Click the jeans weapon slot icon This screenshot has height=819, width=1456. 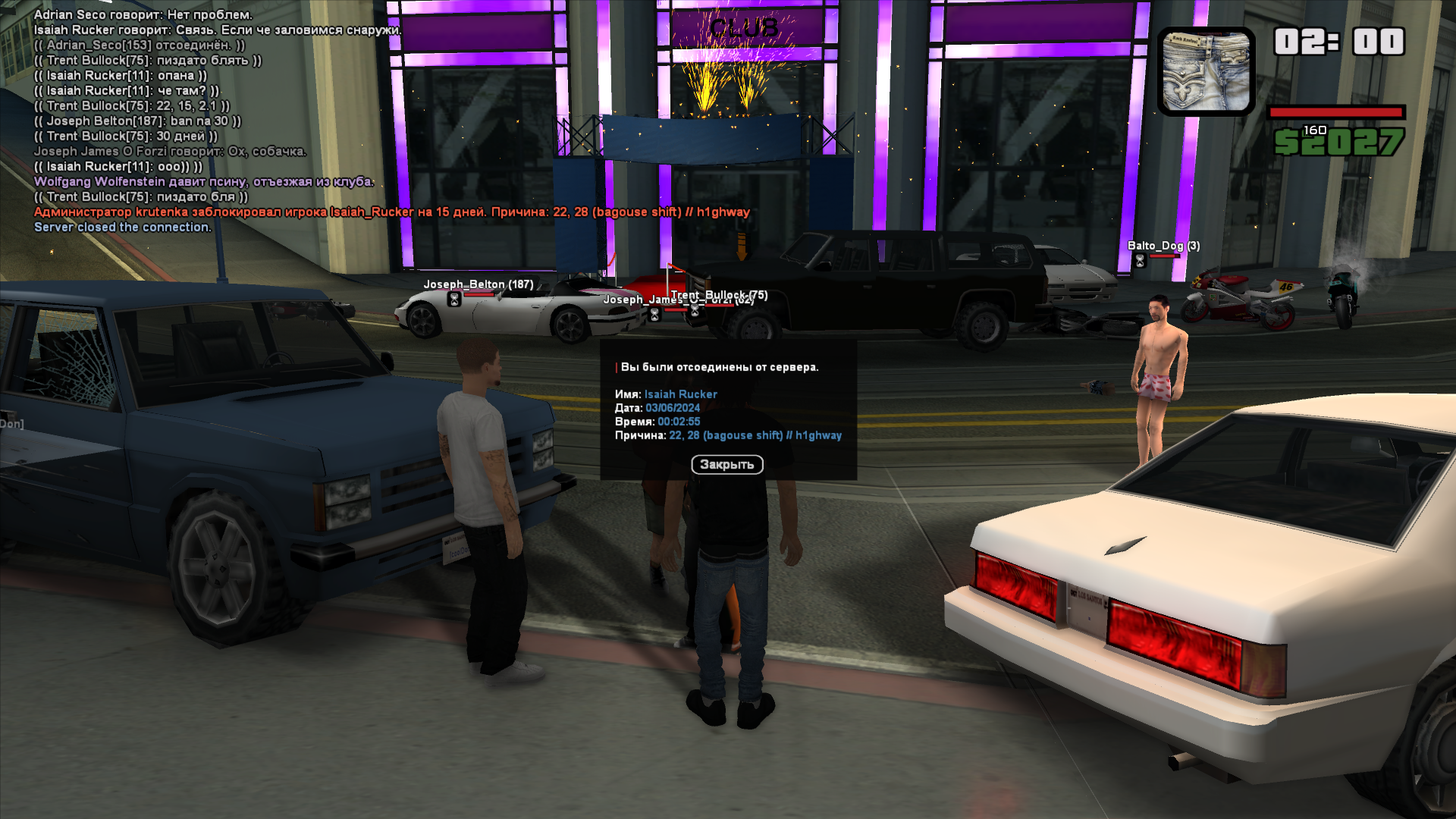coord(1206,72)
